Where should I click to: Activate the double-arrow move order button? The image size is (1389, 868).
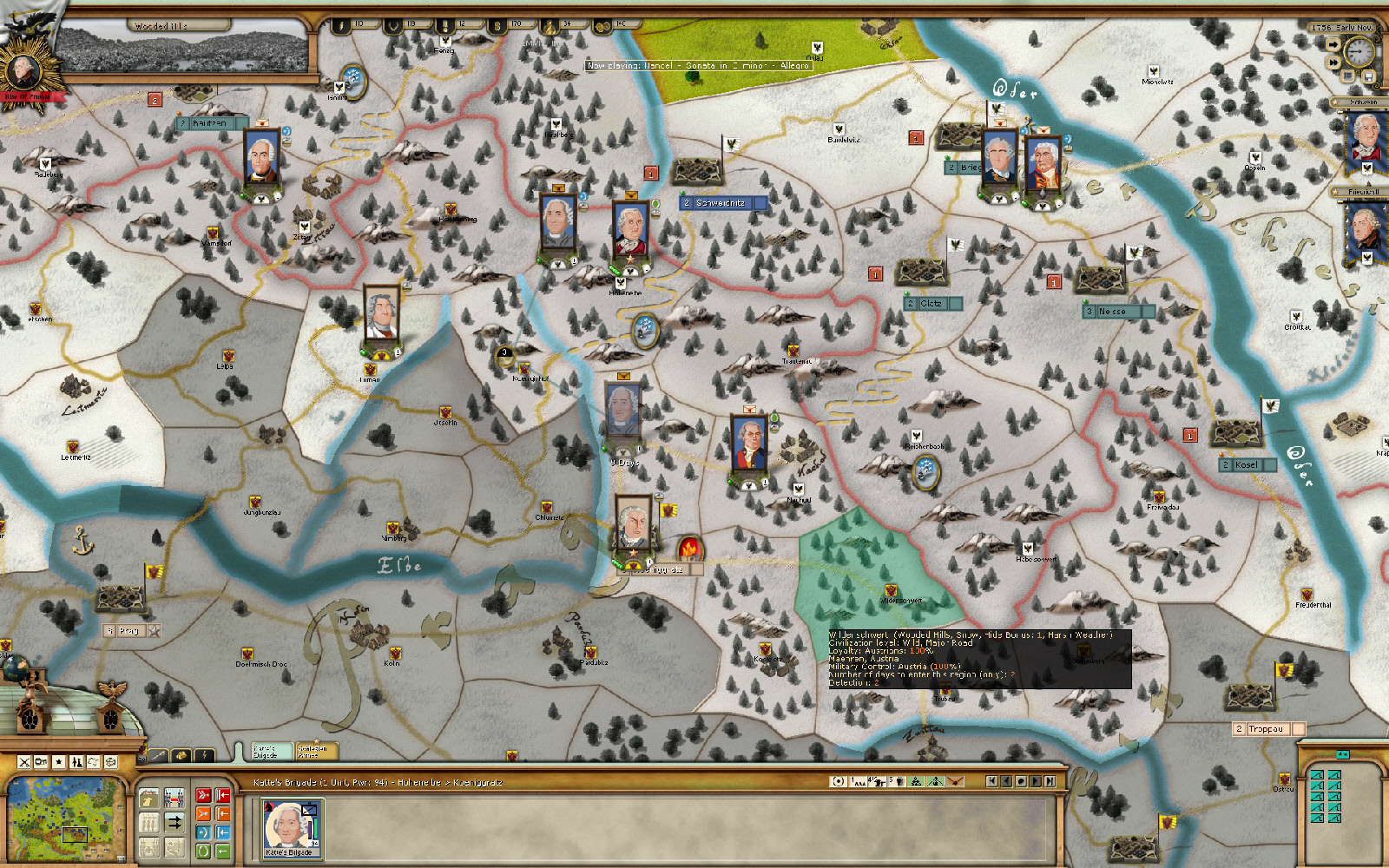(x=174, y=821)
